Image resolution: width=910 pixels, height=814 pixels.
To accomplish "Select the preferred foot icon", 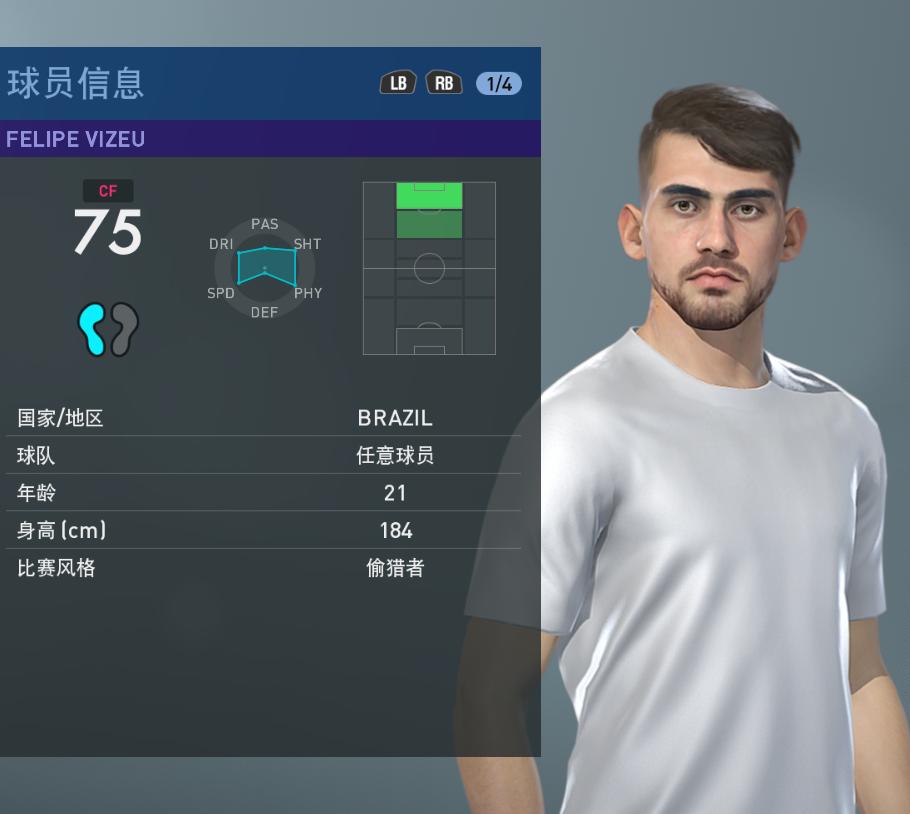I will coord(108,330).
